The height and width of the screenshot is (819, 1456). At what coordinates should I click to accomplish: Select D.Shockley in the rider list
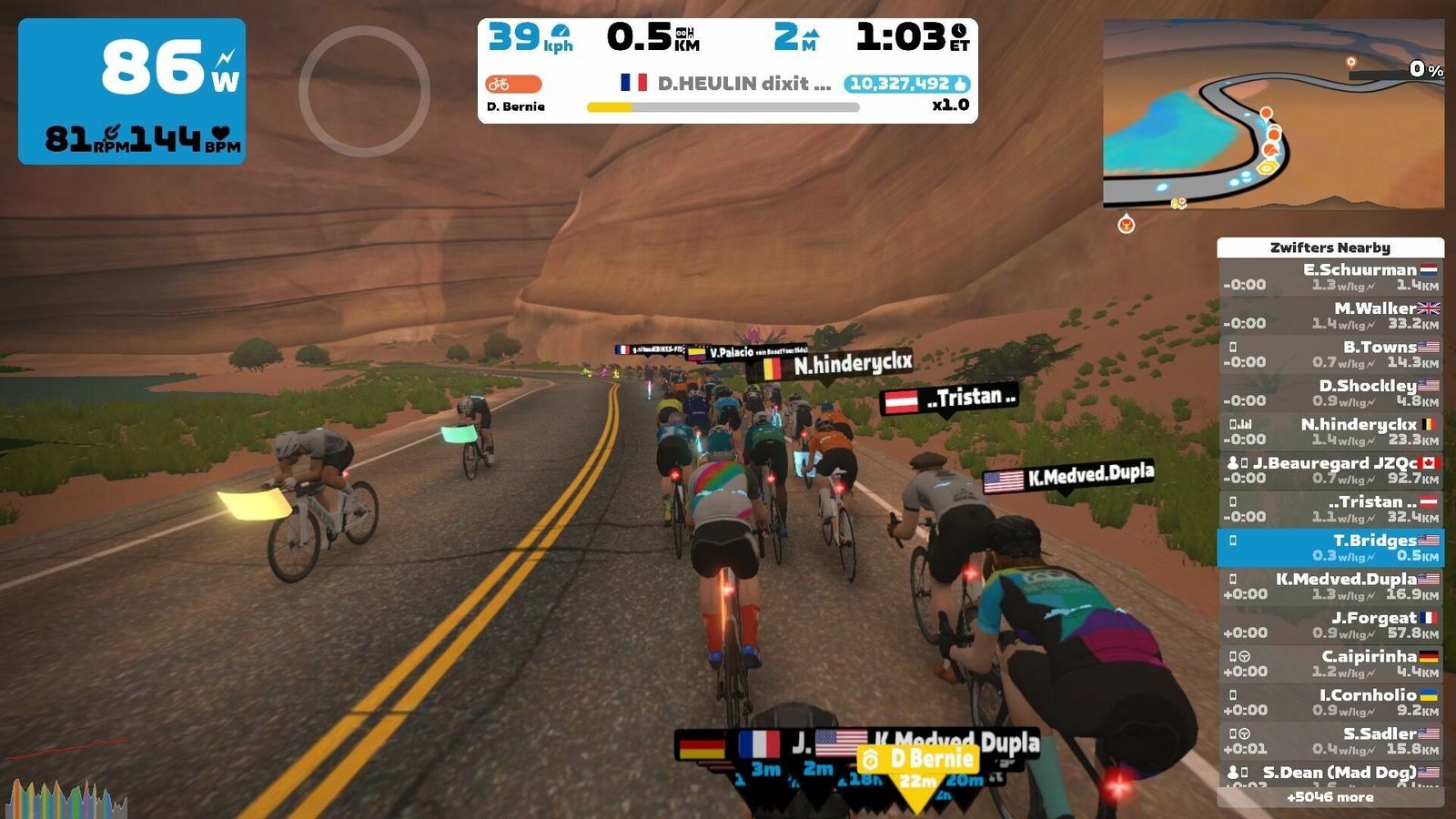coord(1330,393)
